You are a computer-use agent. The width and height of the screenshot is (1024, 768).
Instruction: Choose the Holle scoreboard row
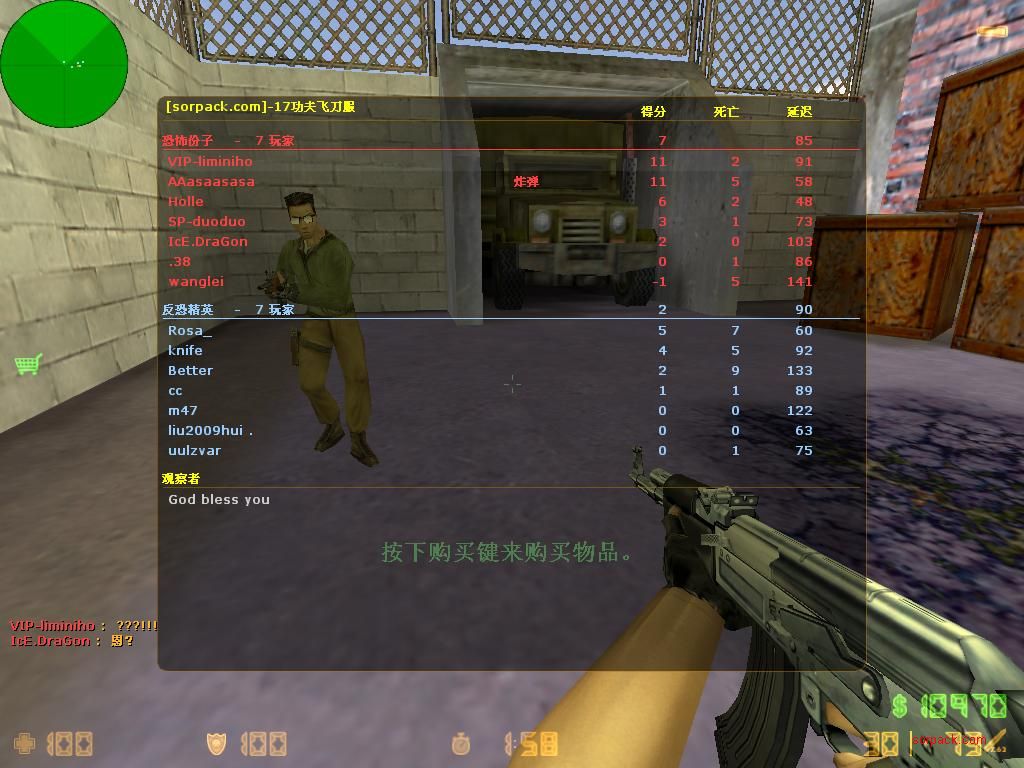(186, 201)
